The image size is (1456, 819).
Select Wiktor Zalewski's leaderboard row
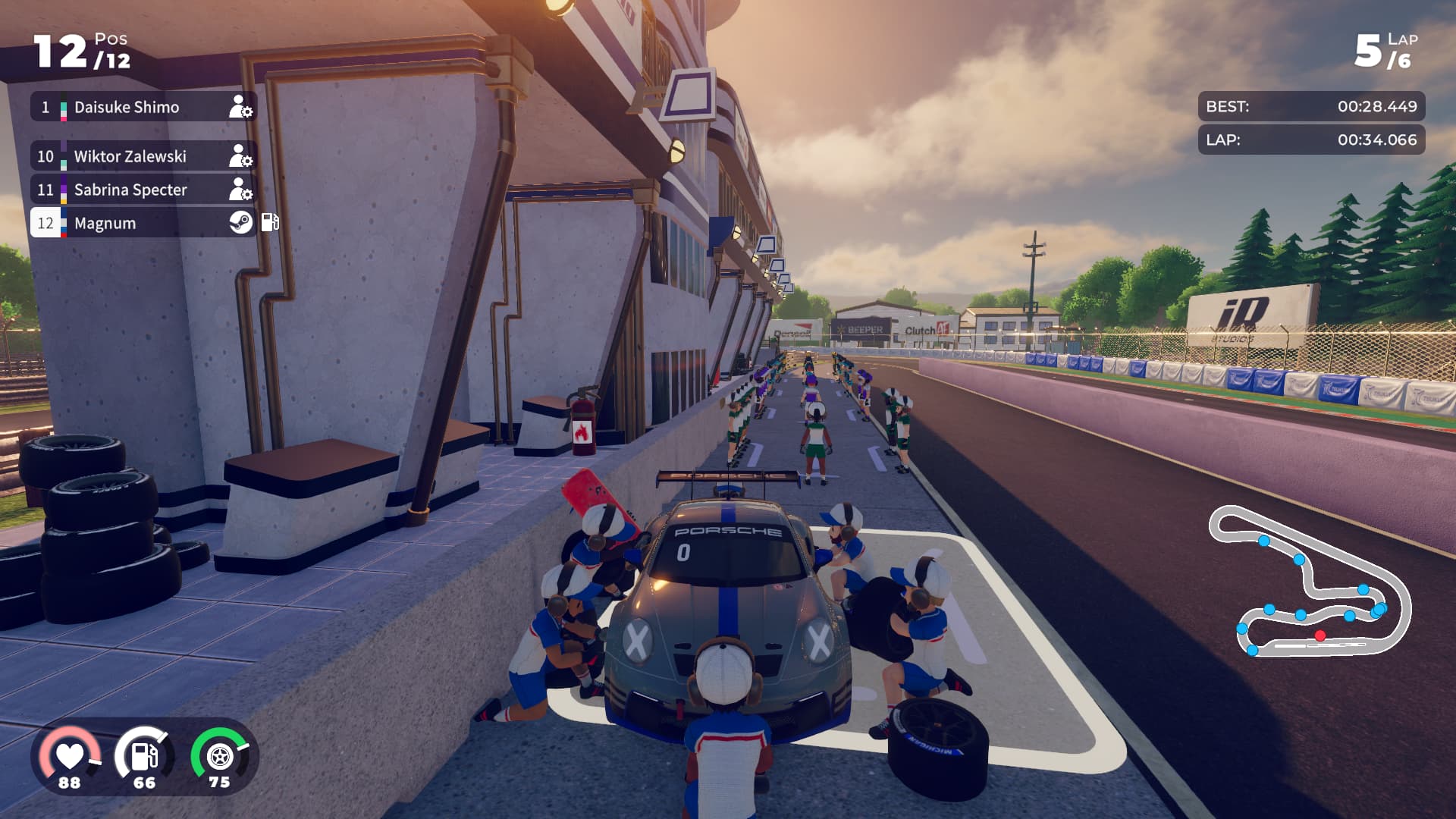coord(143,156)
